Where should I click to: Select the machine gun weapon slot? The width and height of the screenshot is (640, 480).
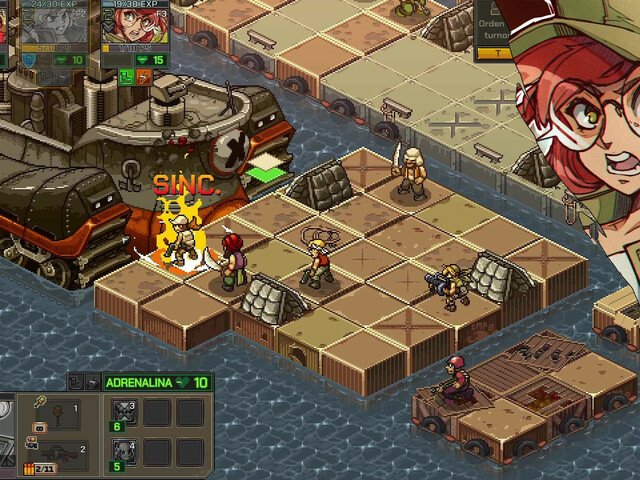point(54,454)
